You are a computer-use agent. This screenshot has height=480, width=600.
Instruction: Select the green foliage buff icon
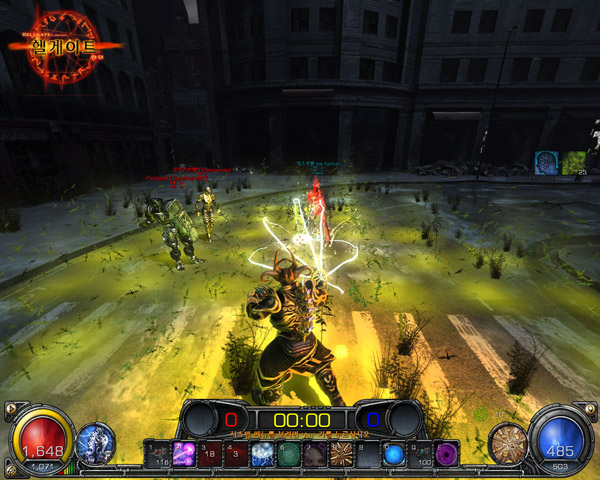click(573, 162)
